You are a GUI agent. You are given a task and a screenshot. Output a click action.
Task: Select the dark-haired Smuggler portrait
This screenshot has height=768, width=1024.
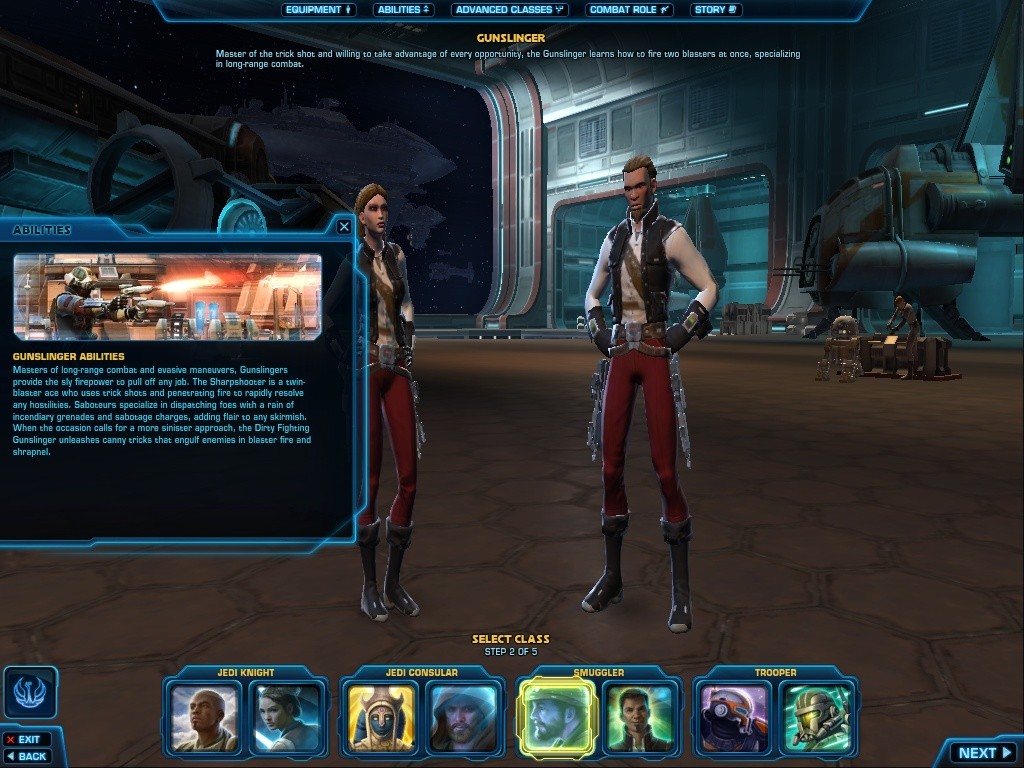[x=639, y=717]
